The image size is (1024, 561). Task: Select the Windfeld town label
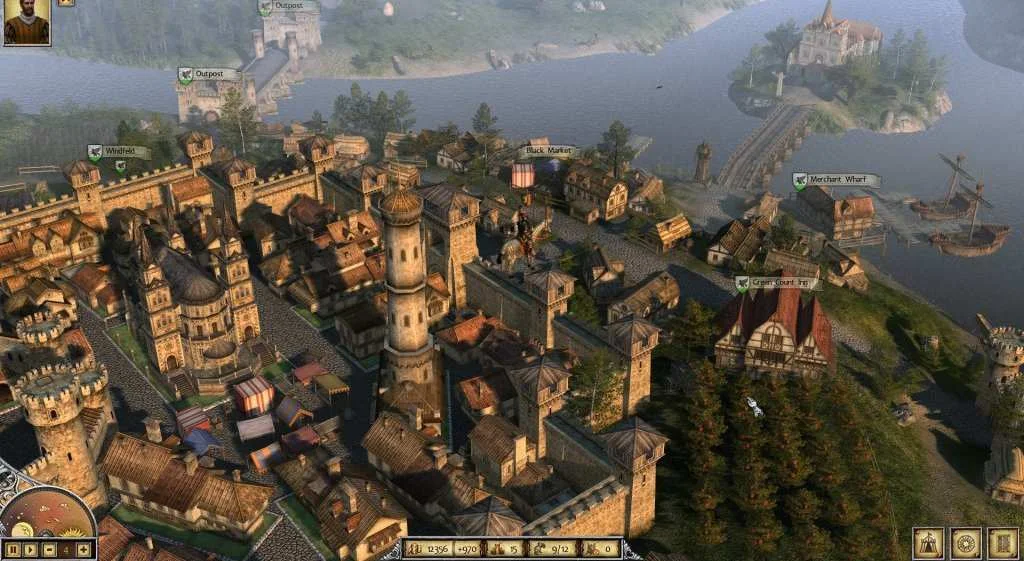119,152
